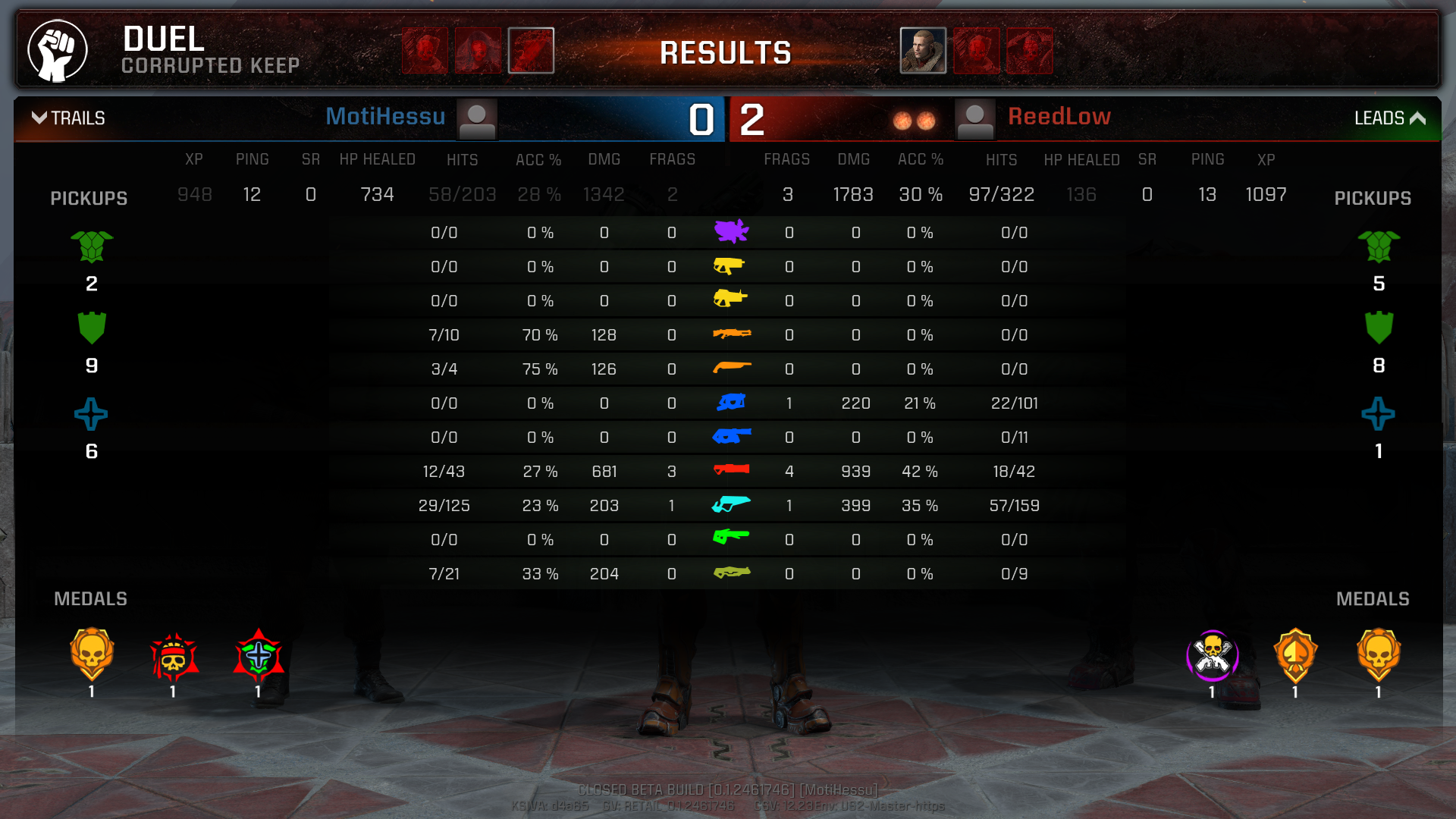
Task: Select the cyan lightning gun weapon icon
Action: (731, 504)
